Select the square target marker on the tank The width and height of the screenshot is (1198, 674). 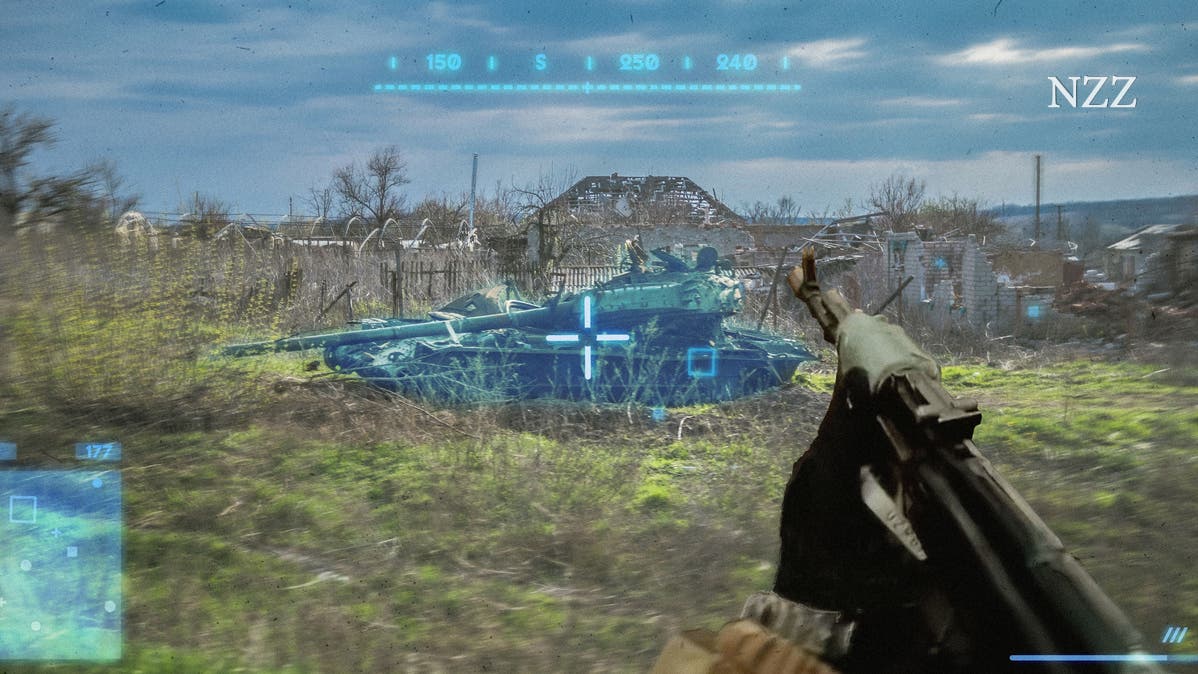click(x=701, y=362)
